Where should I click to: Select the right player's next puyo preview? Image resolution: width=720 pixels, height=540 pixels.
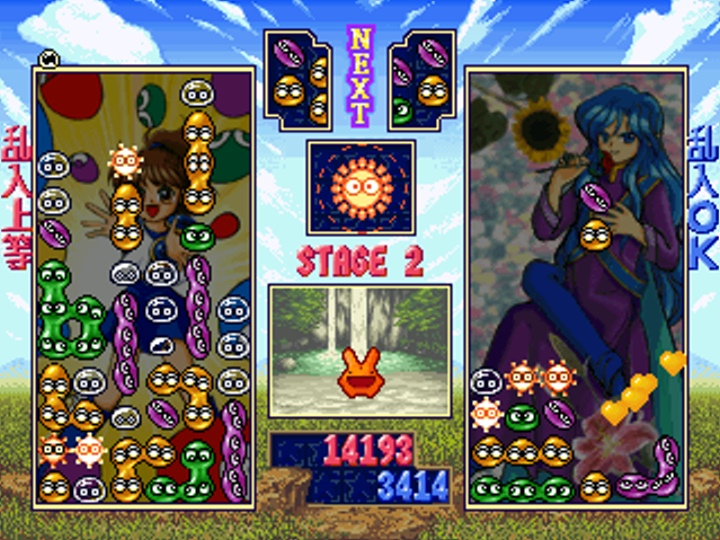point(422,80)
